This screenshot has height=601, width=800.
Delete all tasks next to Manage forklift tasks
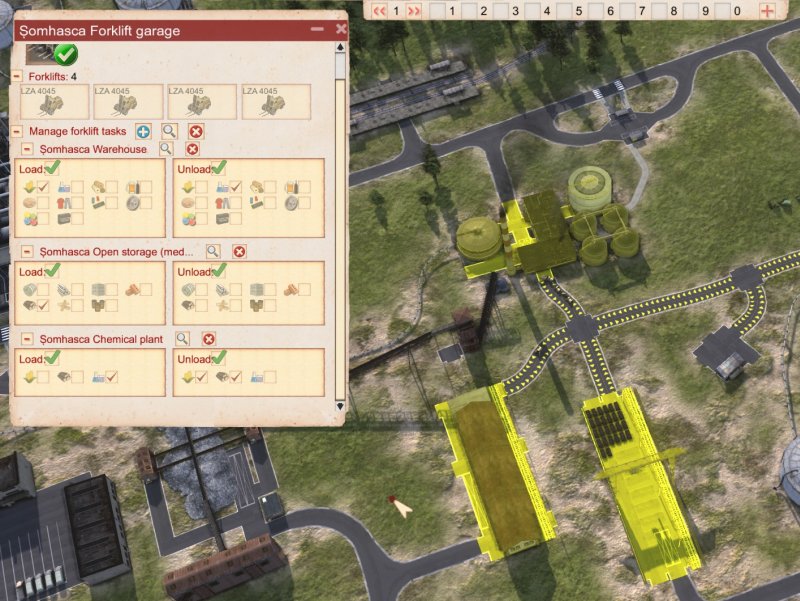196,131
